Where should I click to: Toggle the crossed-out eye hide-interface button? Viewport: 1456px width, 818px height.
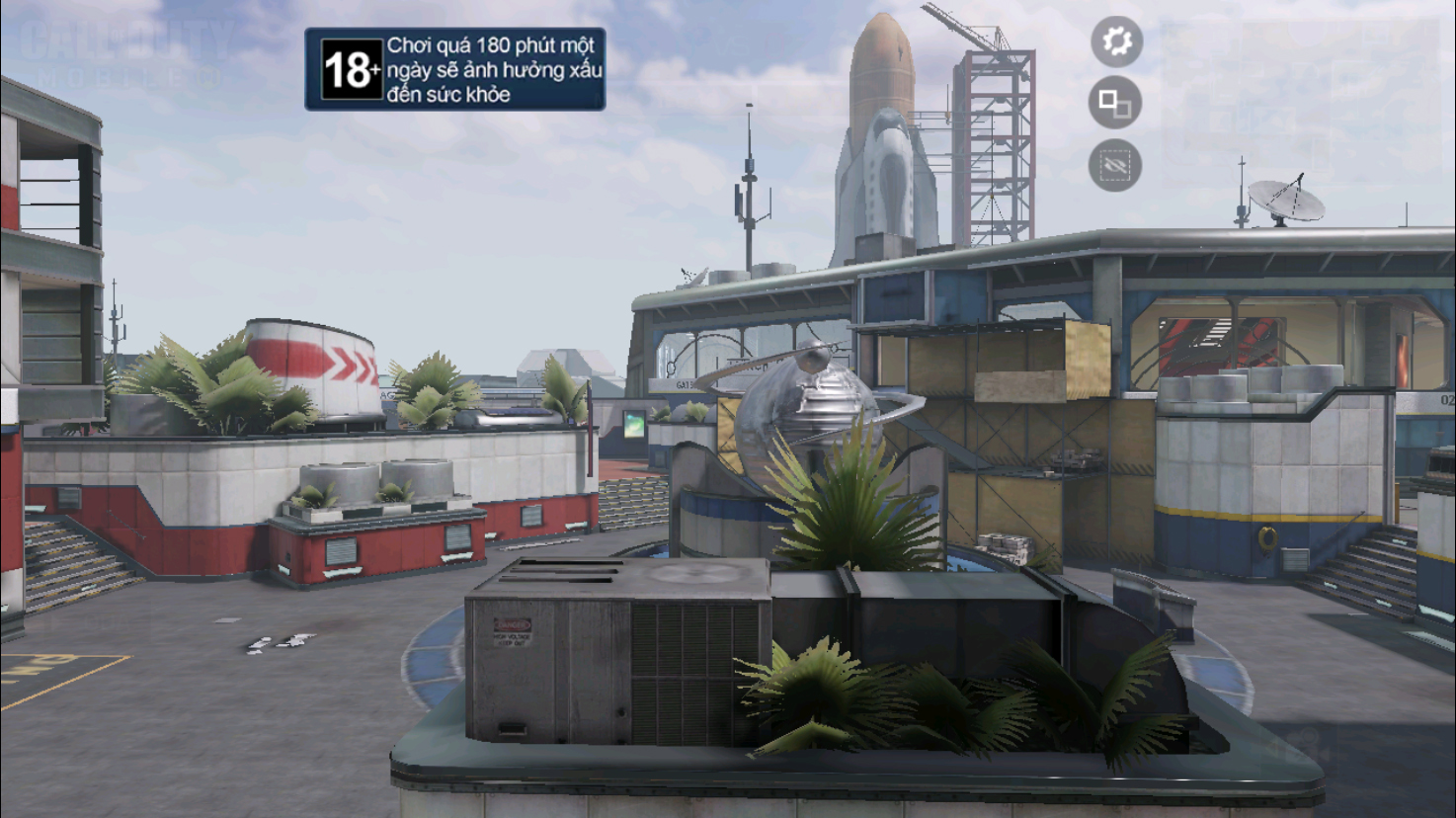1115,166
